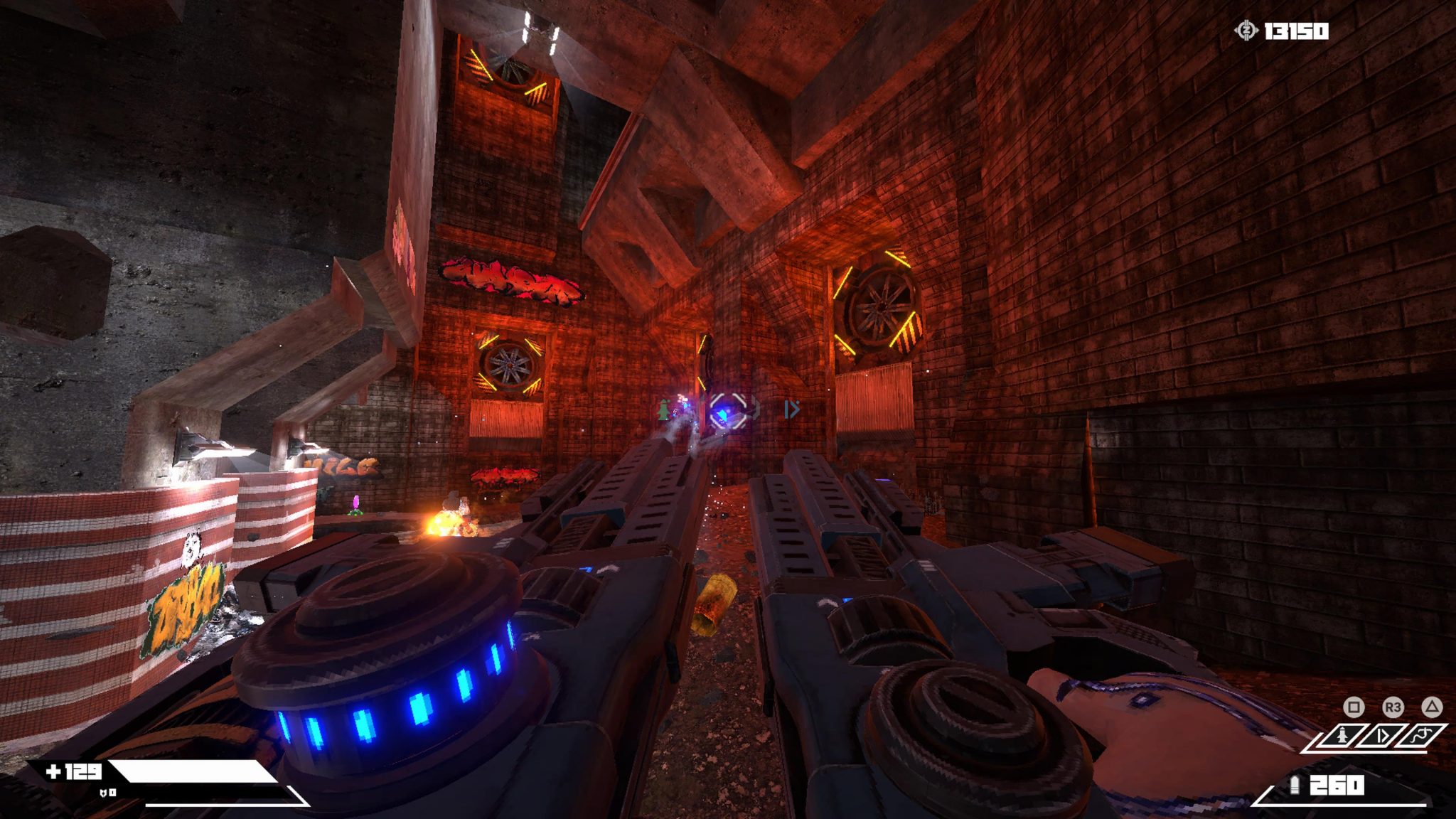Click the octagonal crosshair reticle
This screenshot has height=819, width=1456.
pyautogui.click(x=729, y=412)
